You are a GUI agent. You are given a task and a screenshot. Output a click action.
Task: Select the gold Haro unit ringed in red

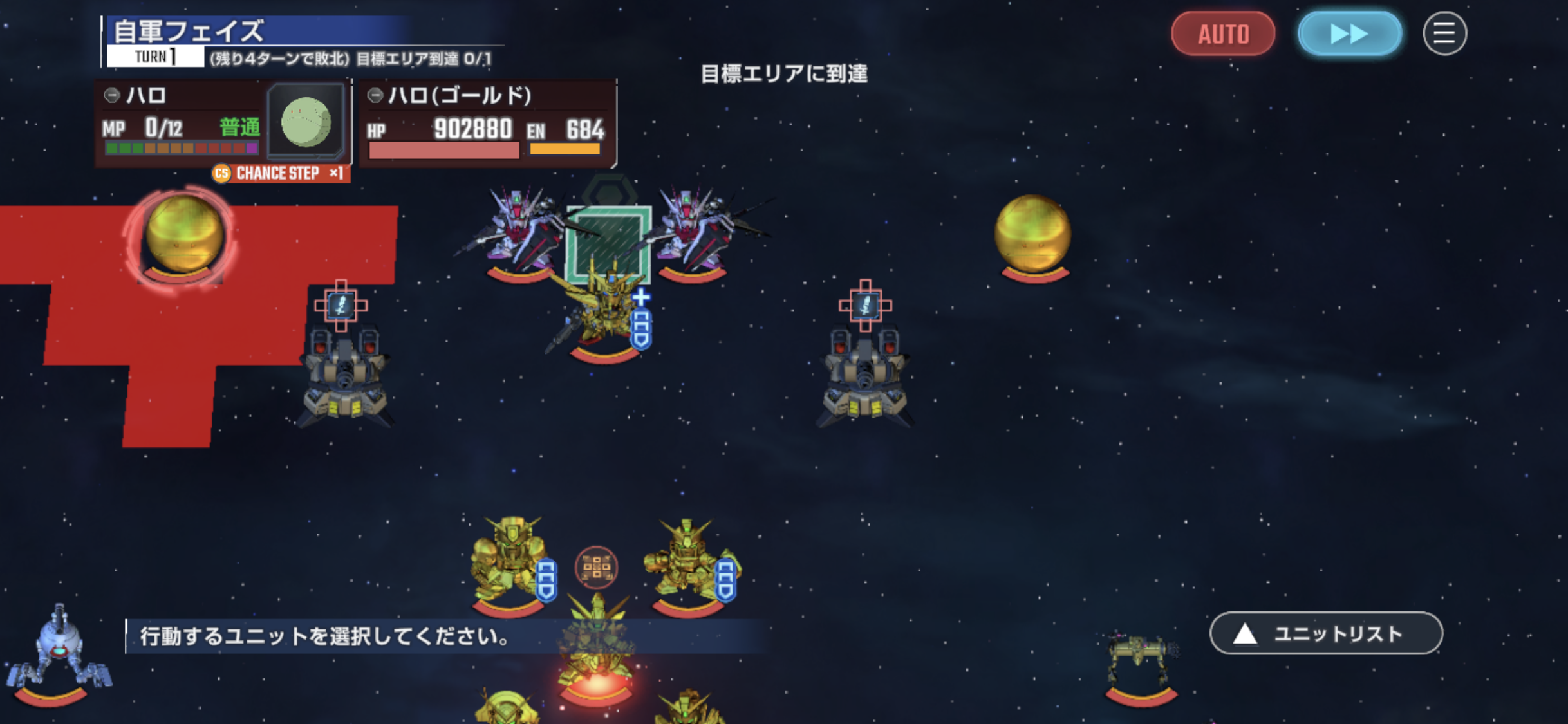183,236
